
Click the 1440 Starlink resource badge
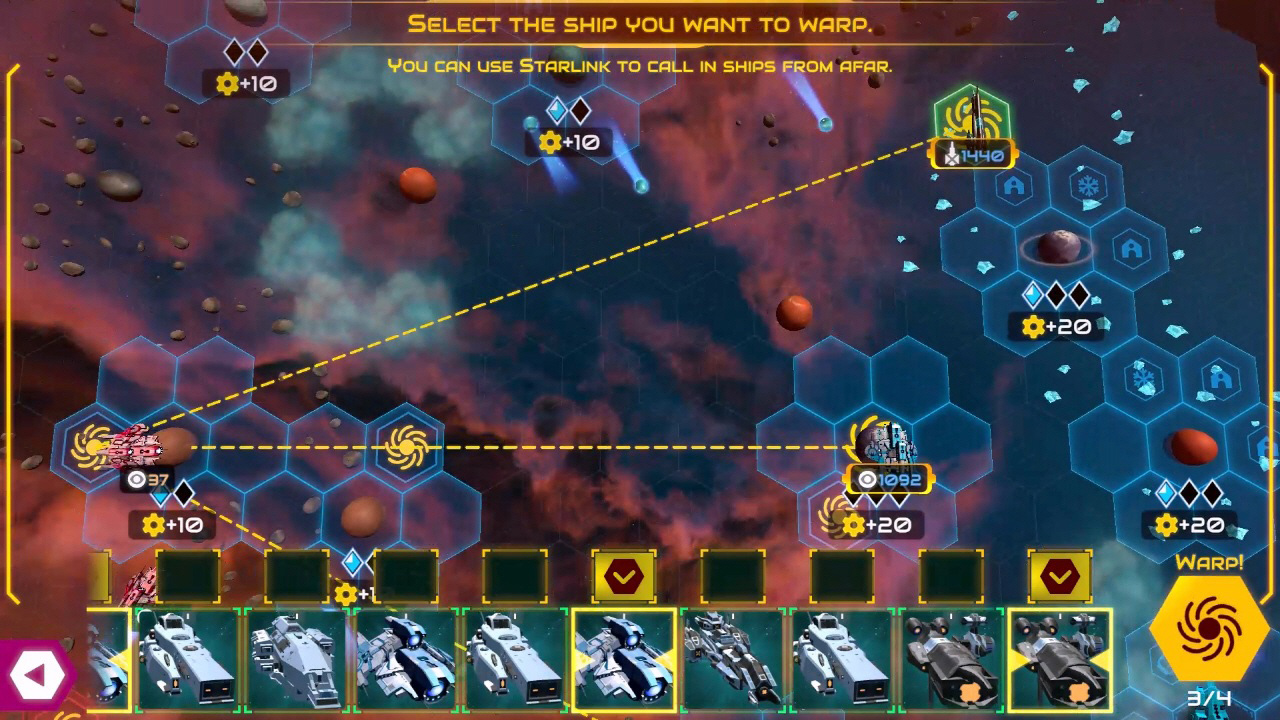coord(970,153)
